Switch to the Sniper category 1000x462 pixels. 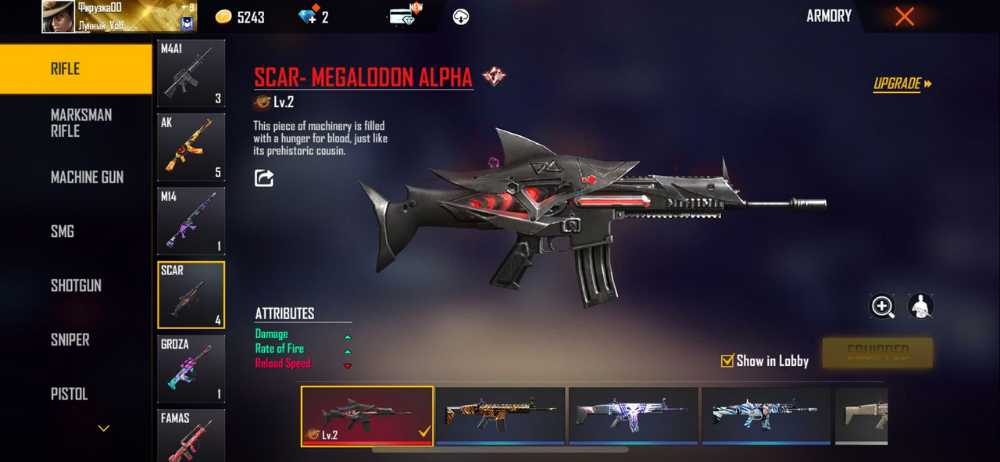coord(76,340)
